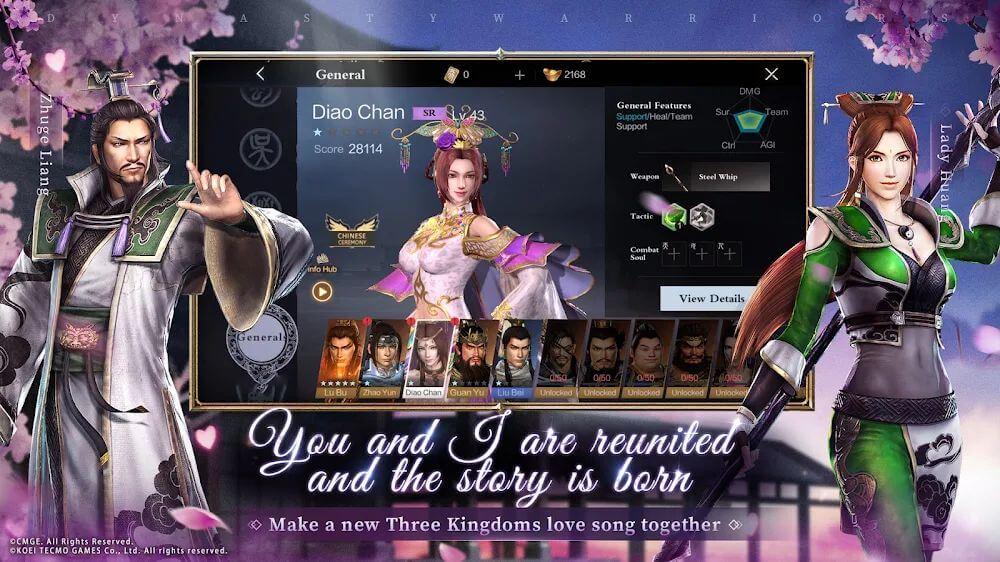
Task: Switch to the Liu Bei general card
Action: click(x=512, y=358)
